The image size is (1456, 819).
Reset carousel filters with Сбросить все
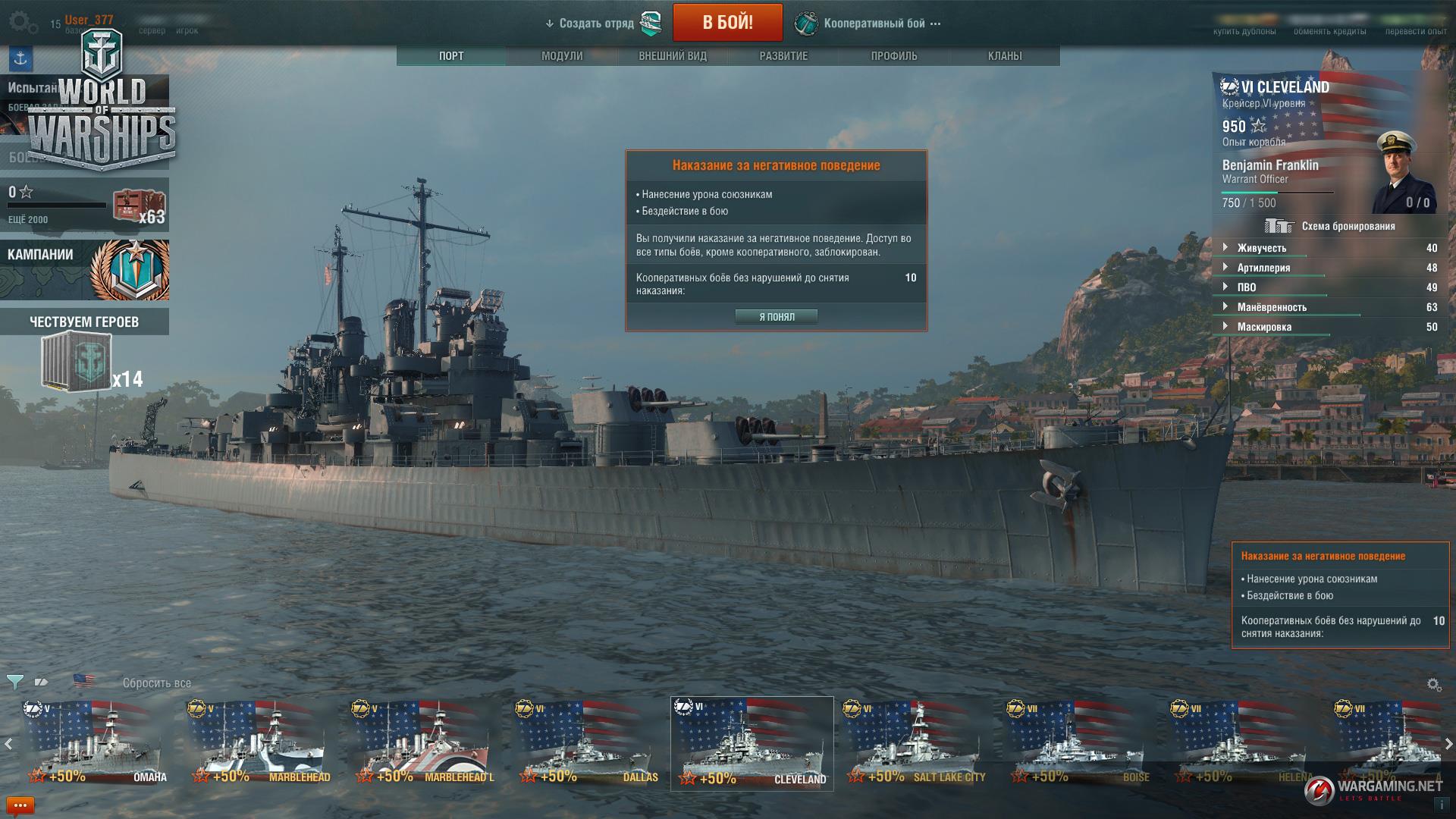pyautogui.click(x=157, y=683)
